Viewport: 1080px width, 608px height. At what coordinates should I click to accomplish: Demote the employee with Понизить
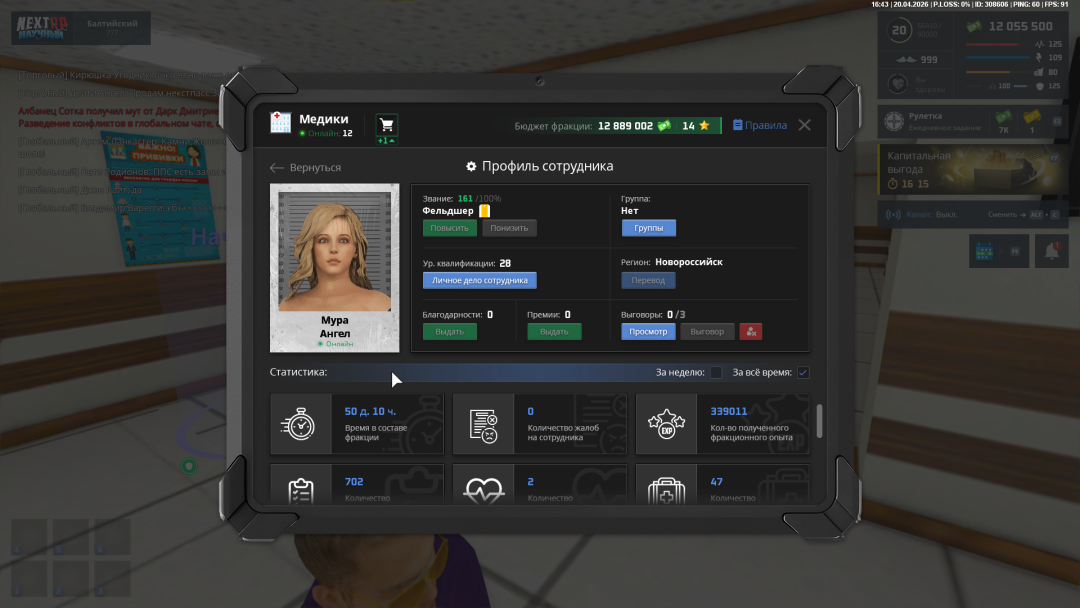point(509,228)
